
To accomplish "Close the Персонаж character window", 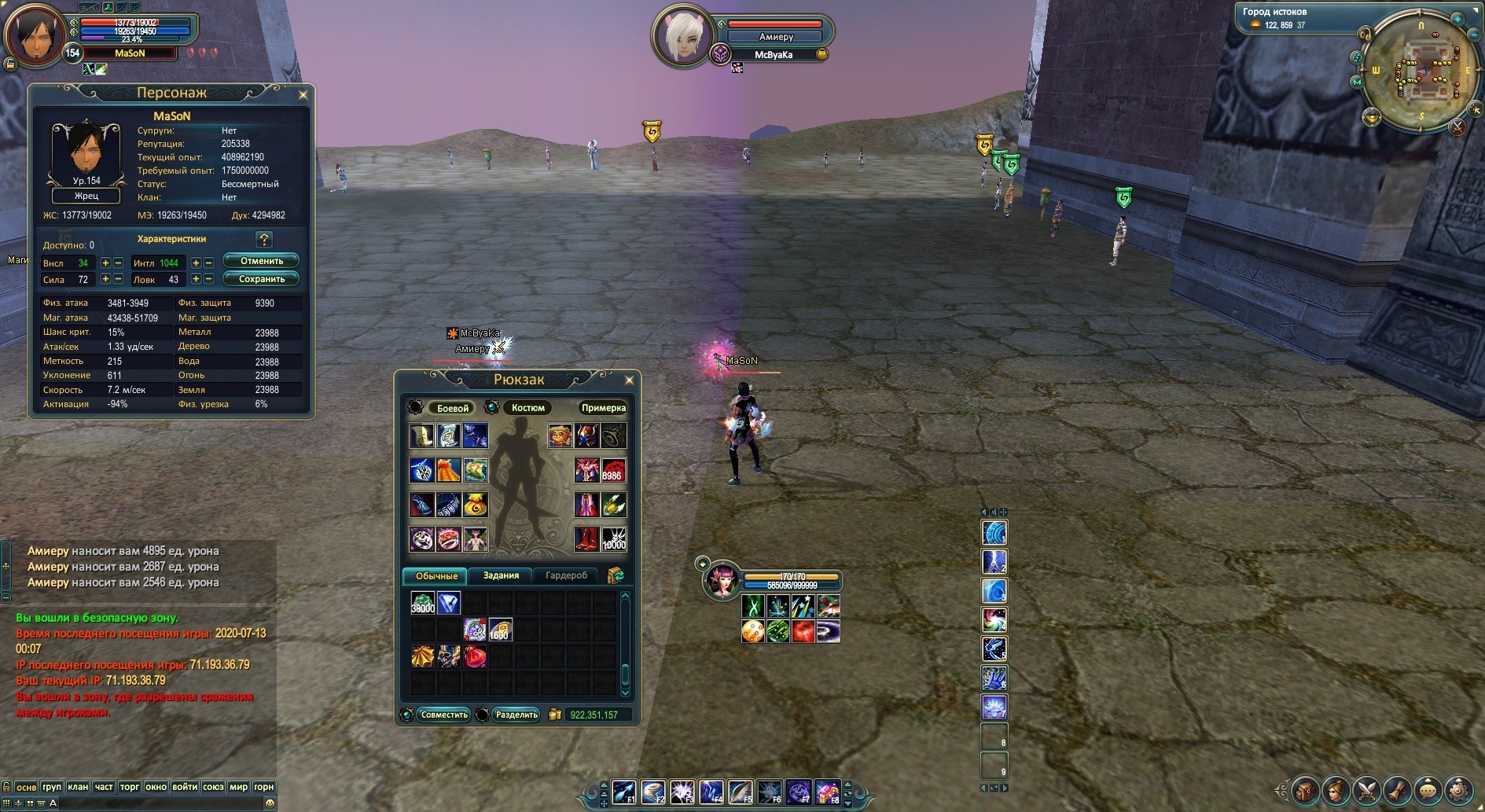I will click(x=303, y=94).
